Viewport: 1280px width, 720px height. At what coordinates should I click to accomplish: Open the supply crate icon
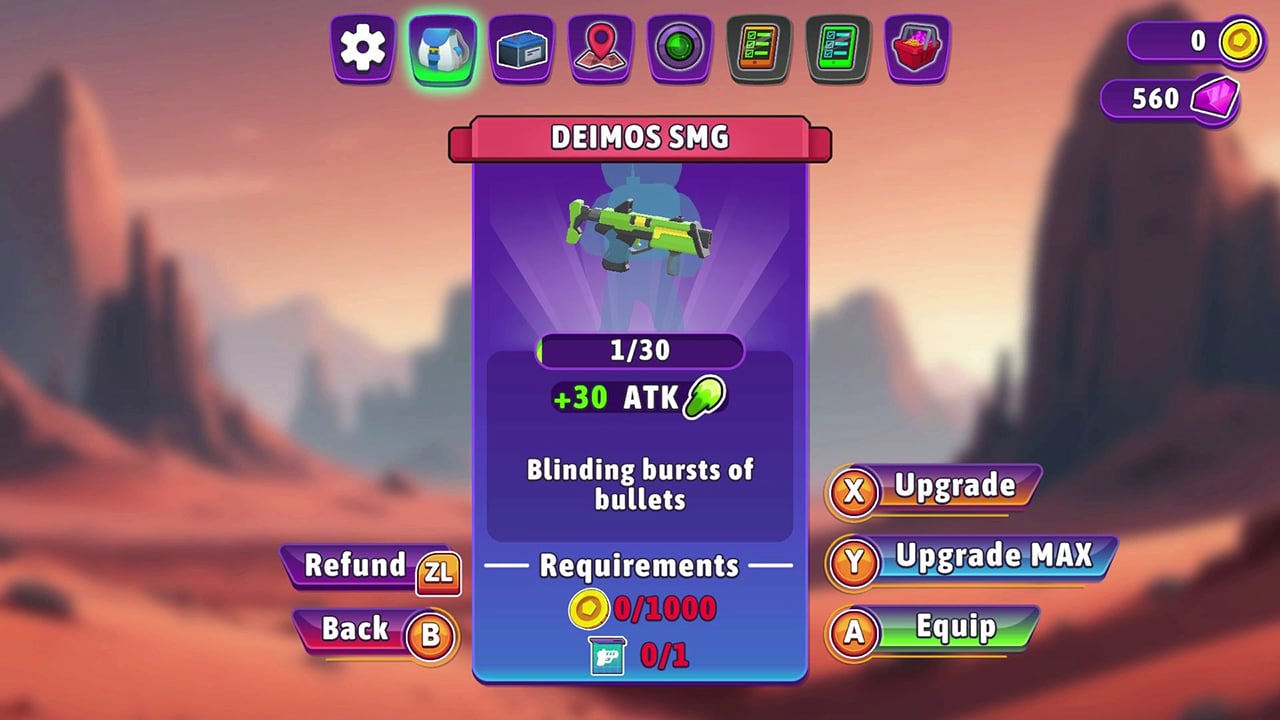click(x=520, y=50)
